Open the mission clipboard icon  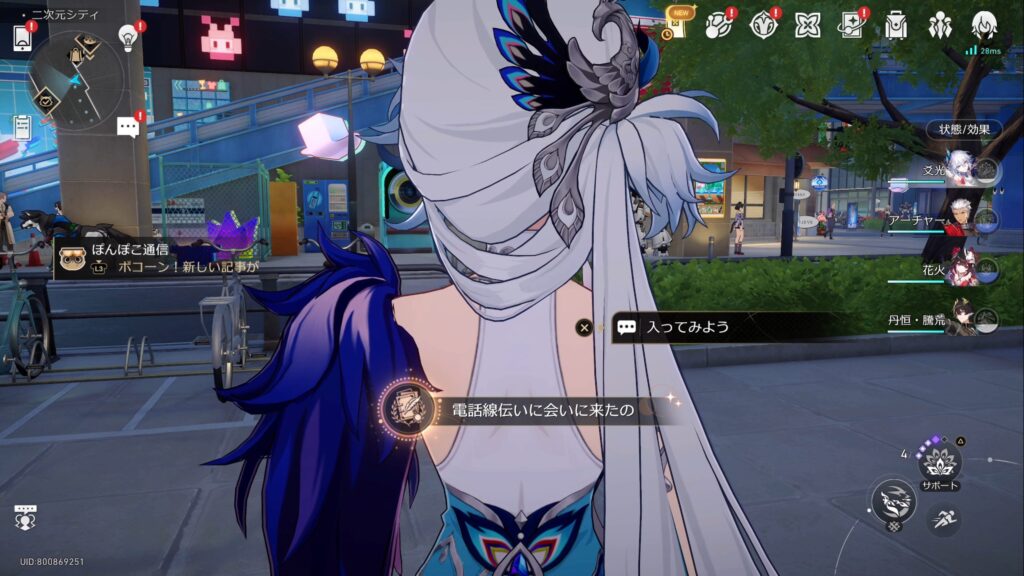(23, 127)
